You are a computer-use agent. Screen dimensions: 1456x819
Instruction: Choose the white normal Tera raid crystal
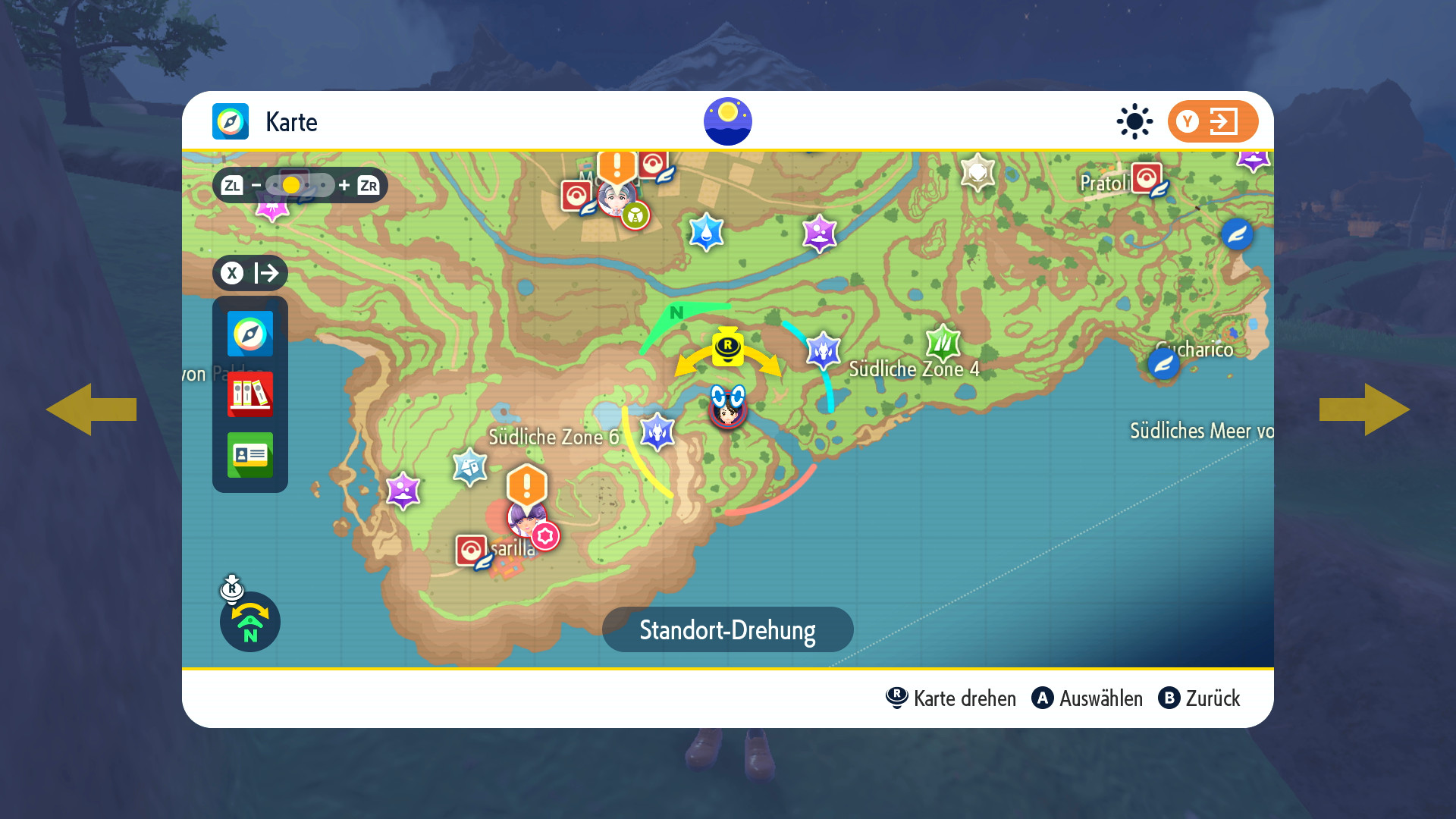[977, 173]
